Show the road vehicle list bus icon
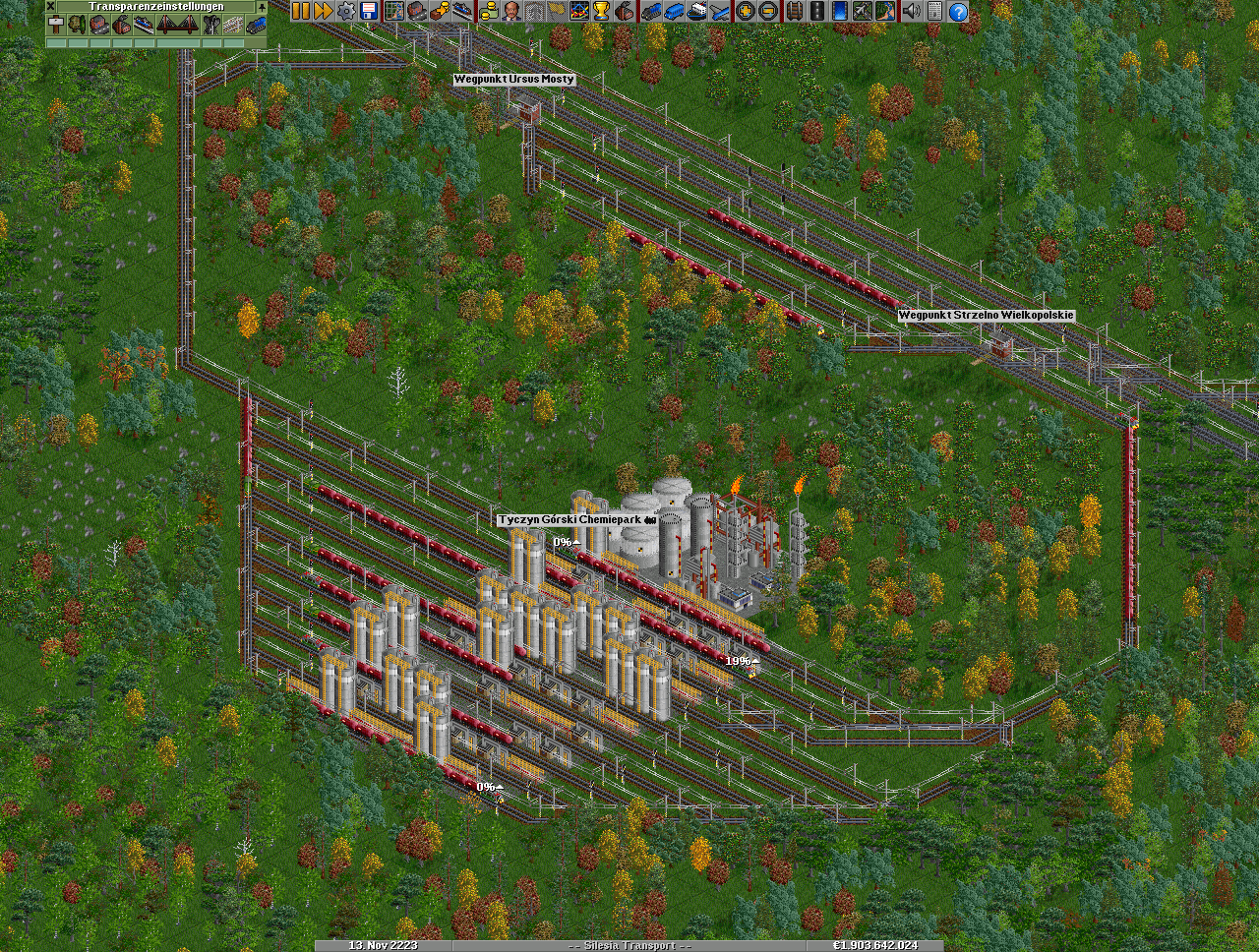The image size is (1259, 952). [674, 11]
